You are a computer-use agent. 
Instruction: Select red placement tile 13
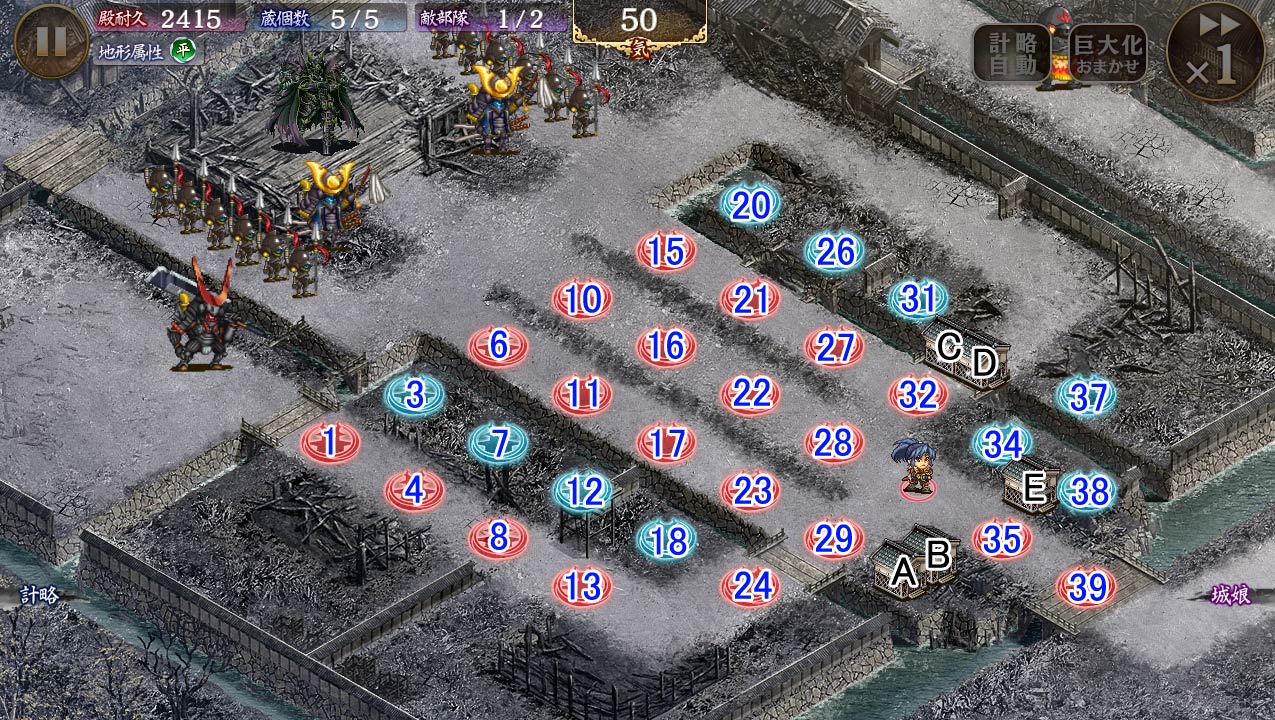click(x=582, y=587)
